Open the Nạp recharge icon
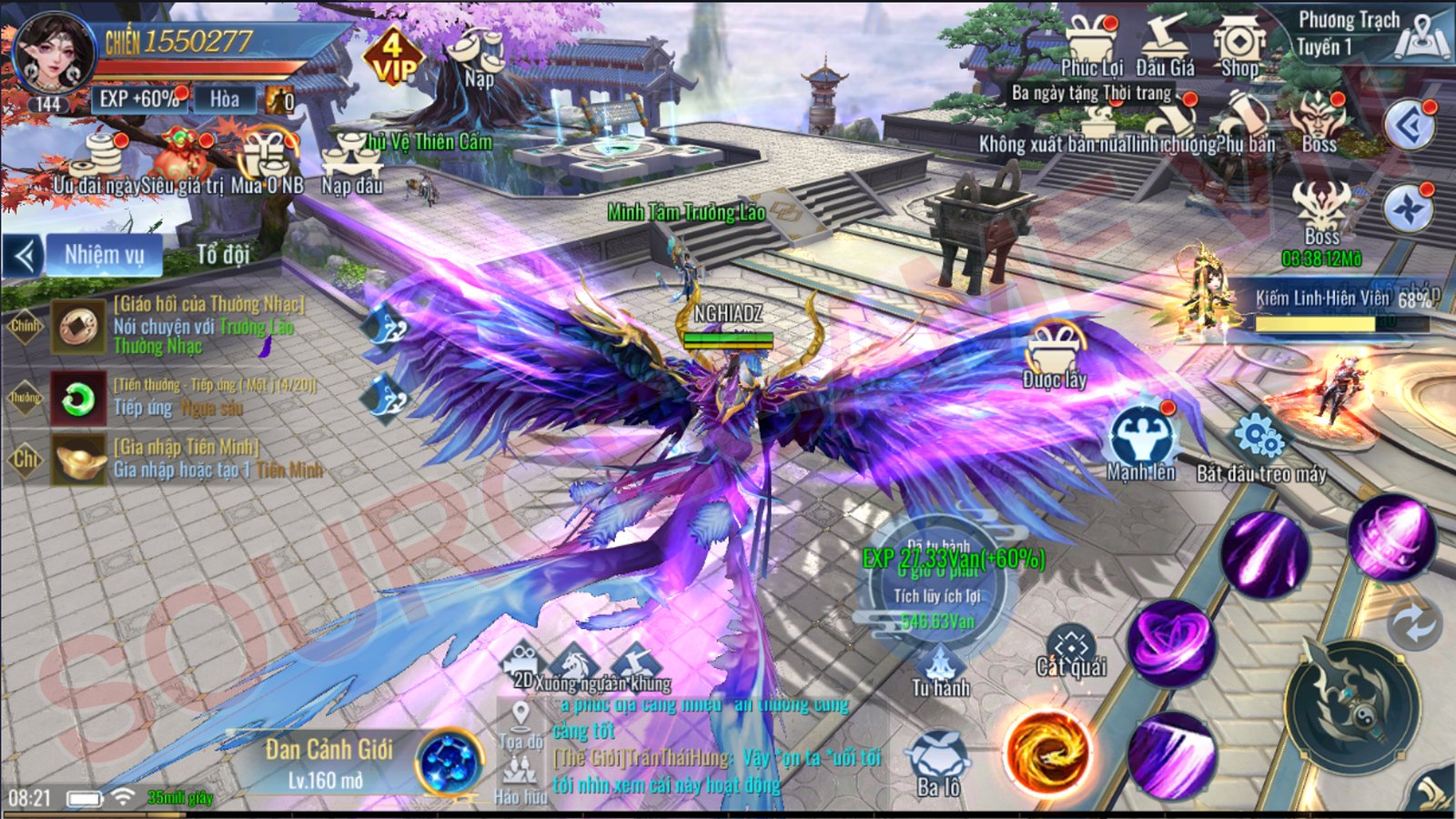 [478, 56]
